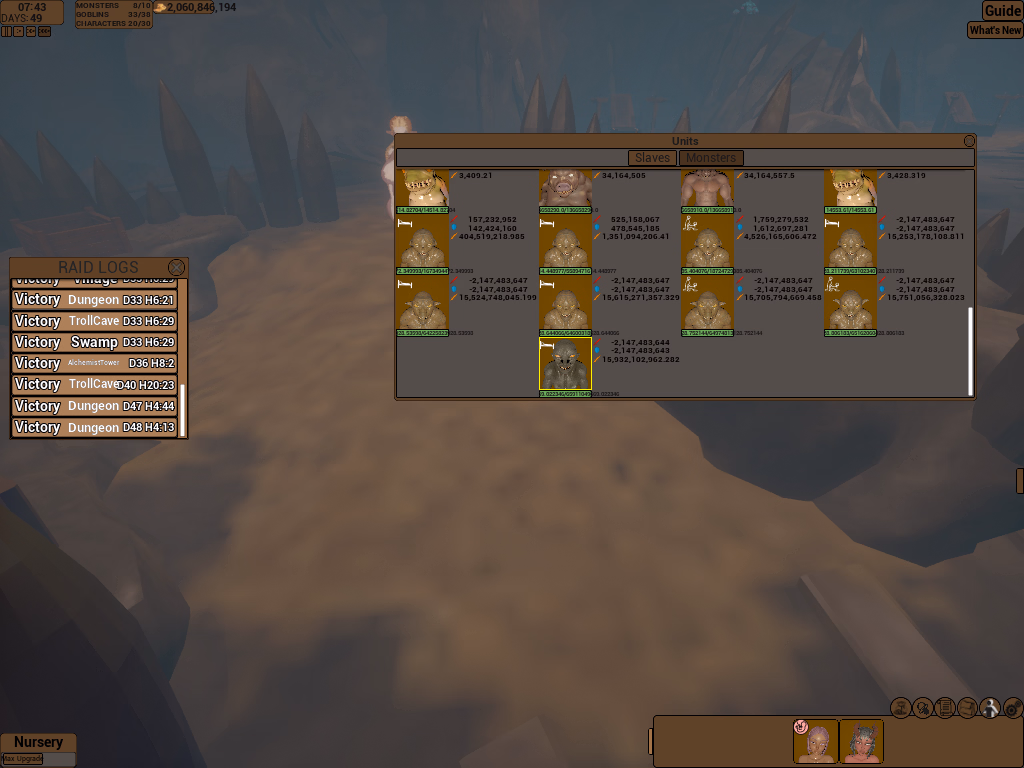Screen dimensions: 1024x768
Task: Pause the game with the pause button
Action: 7,31
